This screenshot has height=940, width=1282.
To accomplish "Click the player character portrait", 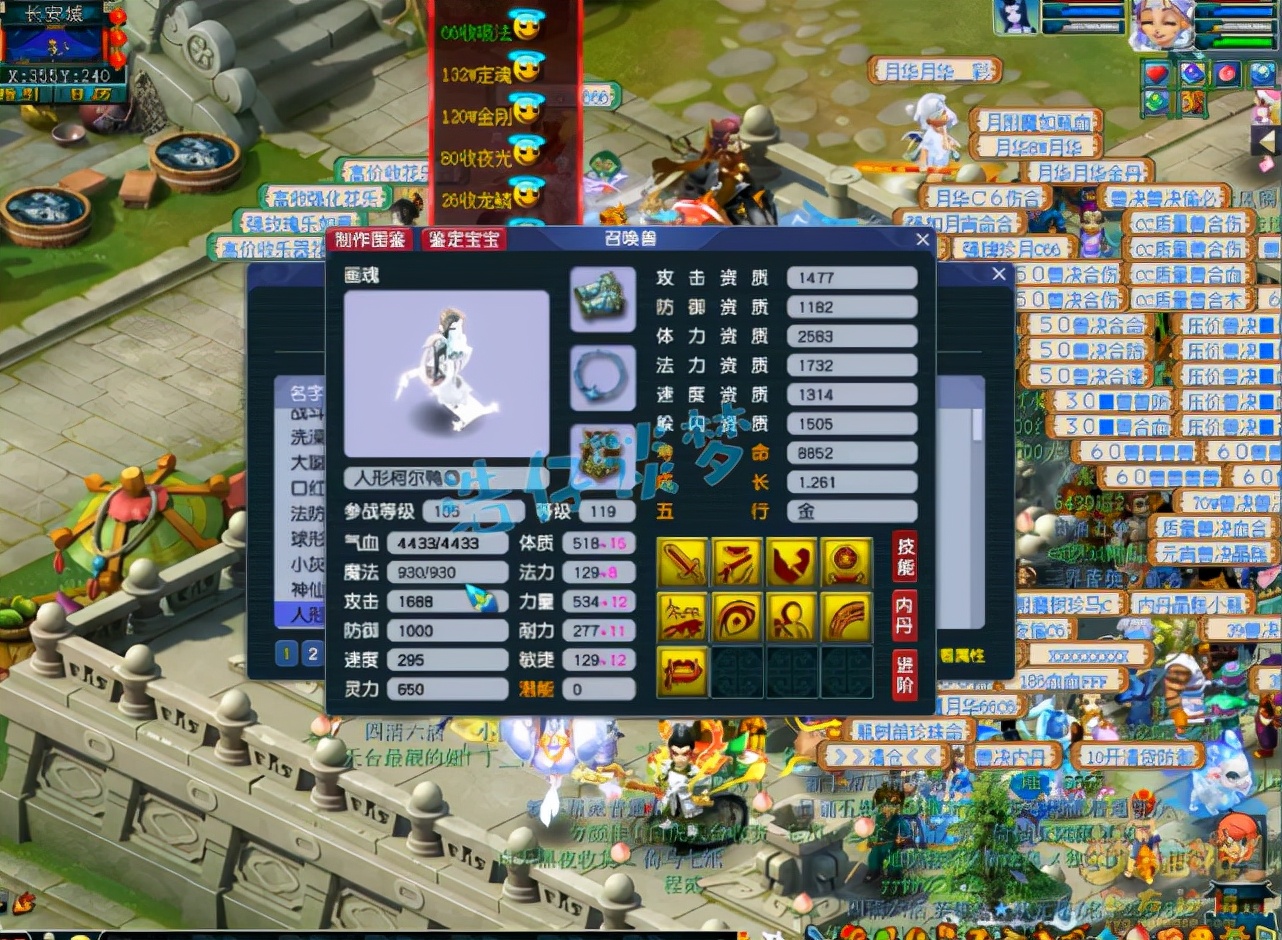I will click(1162, 25).
